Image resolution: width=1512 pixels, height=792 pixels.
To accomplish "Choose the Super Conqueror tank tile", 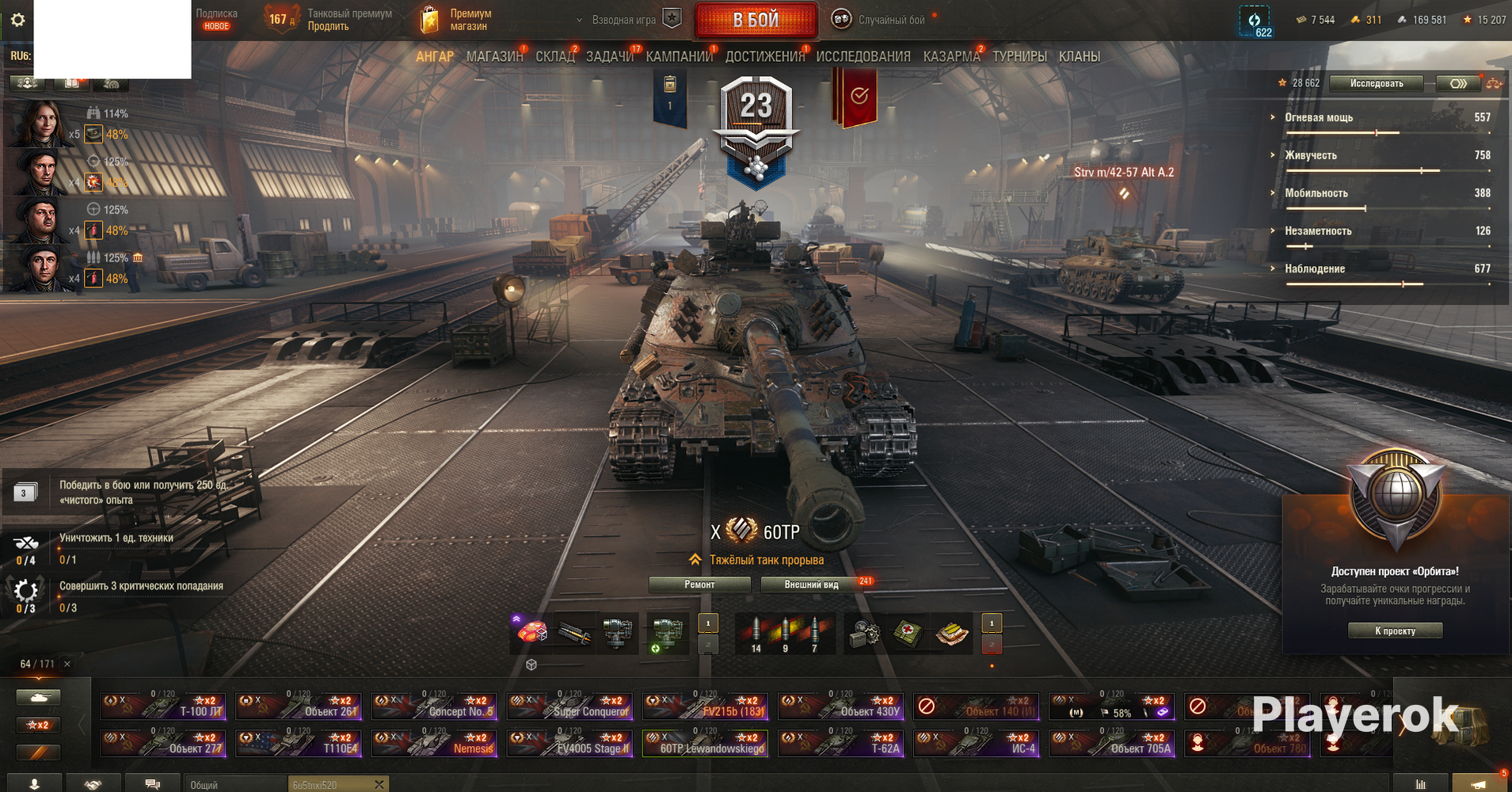I will [569, 706].
